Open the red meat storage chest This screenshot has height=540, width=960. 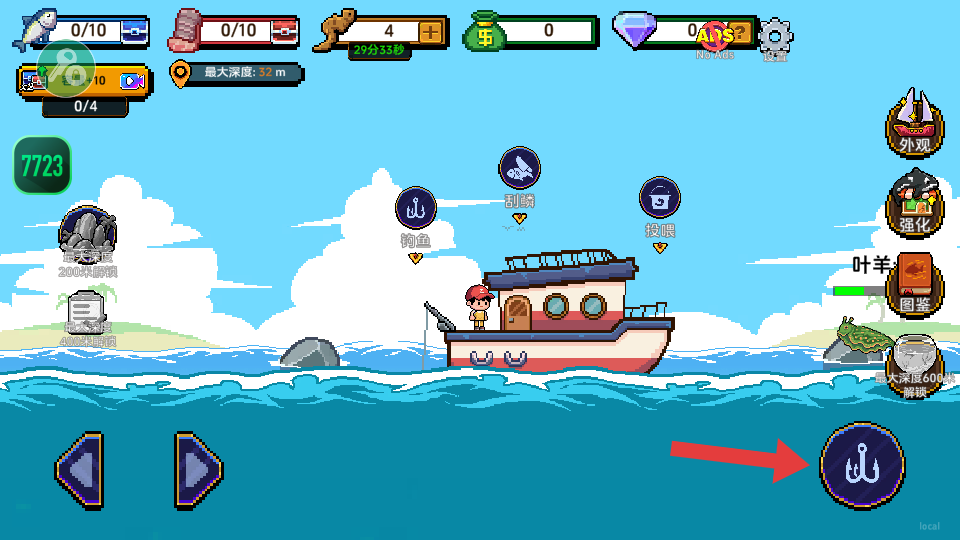(x=285, y=32)
